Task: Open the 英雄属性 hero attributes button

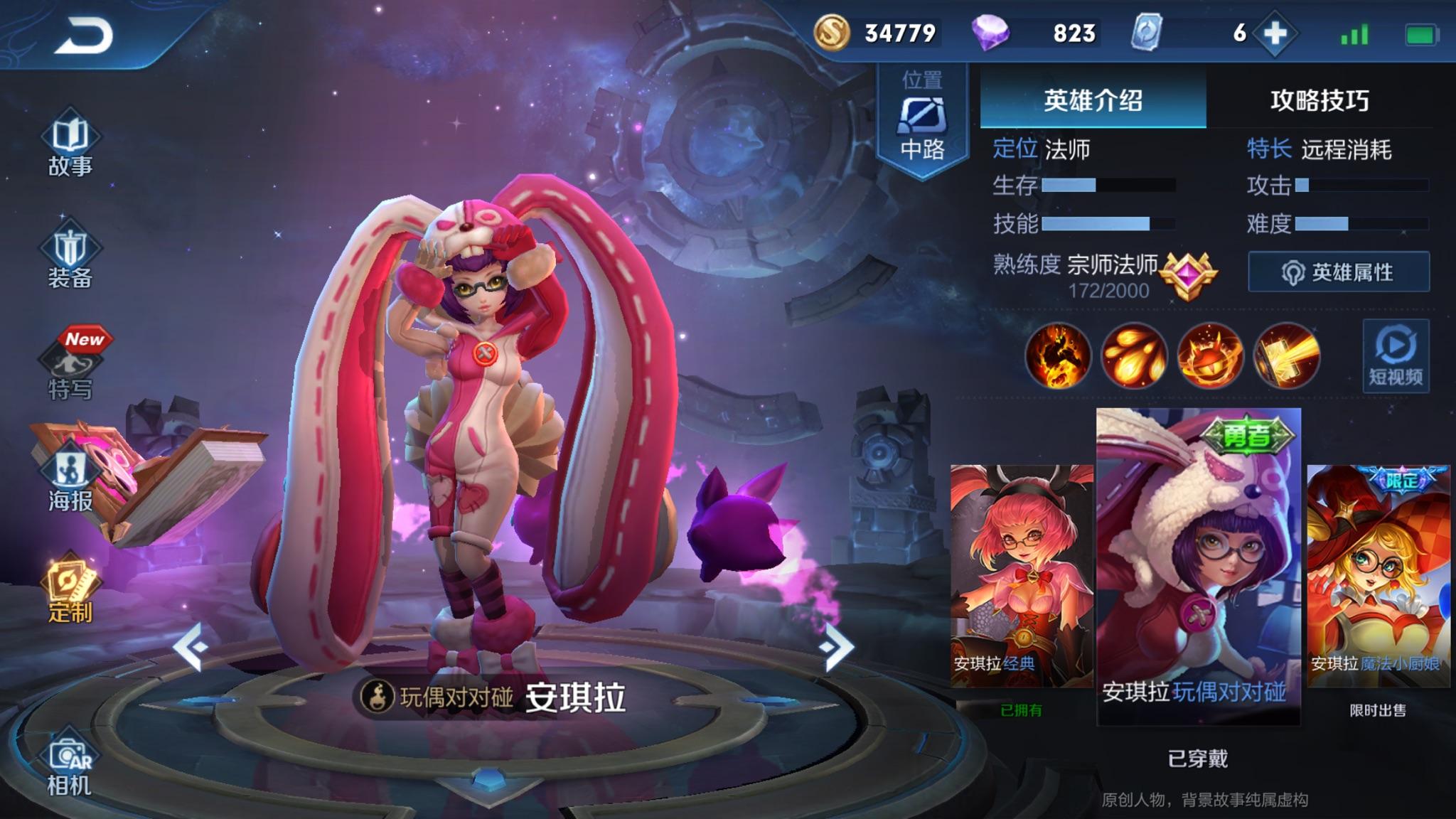Action: tap(1339, 272)
